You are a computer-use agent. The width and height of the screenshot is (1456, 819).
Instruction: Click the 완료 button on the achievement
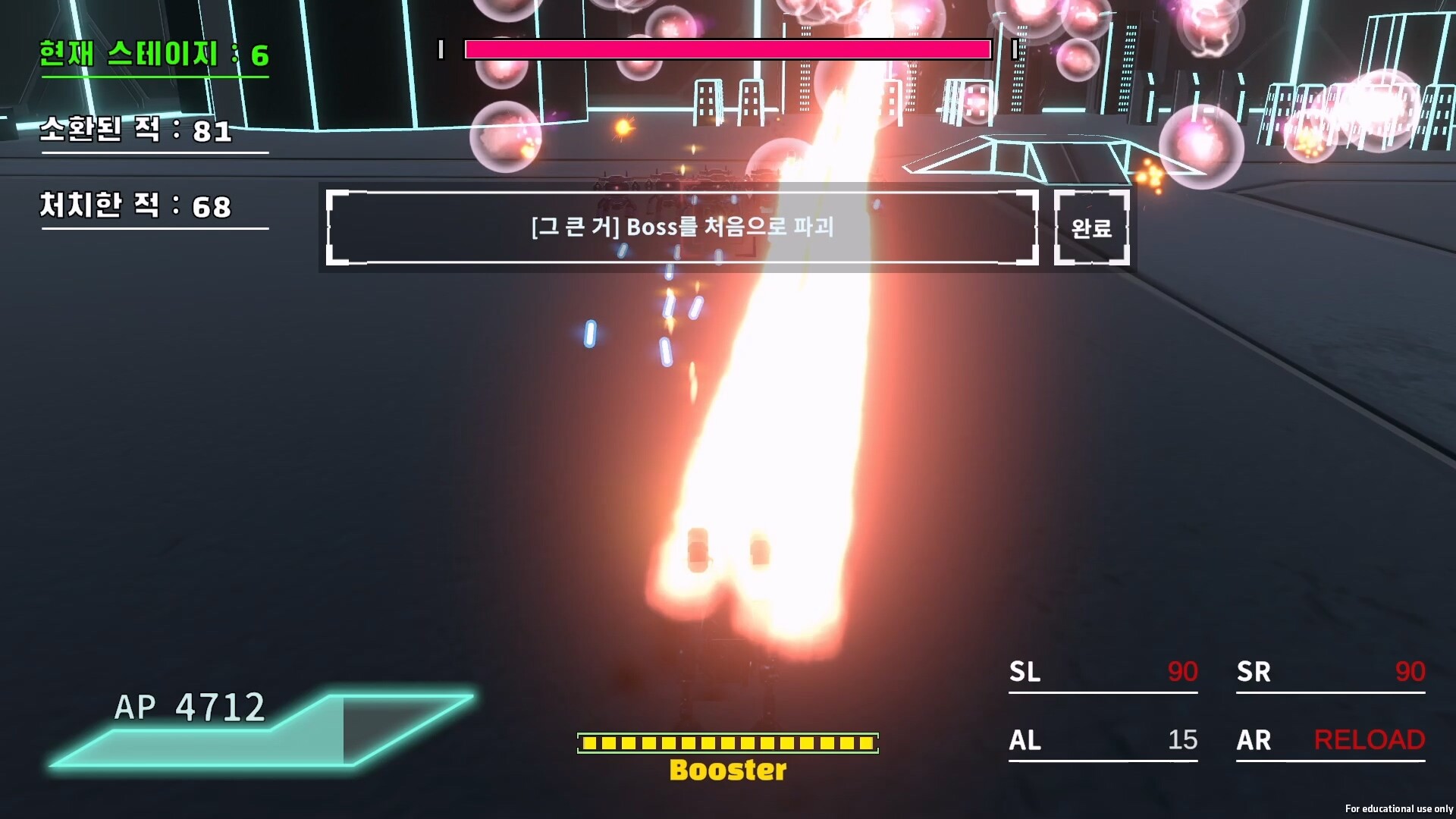click(1091, 228)
